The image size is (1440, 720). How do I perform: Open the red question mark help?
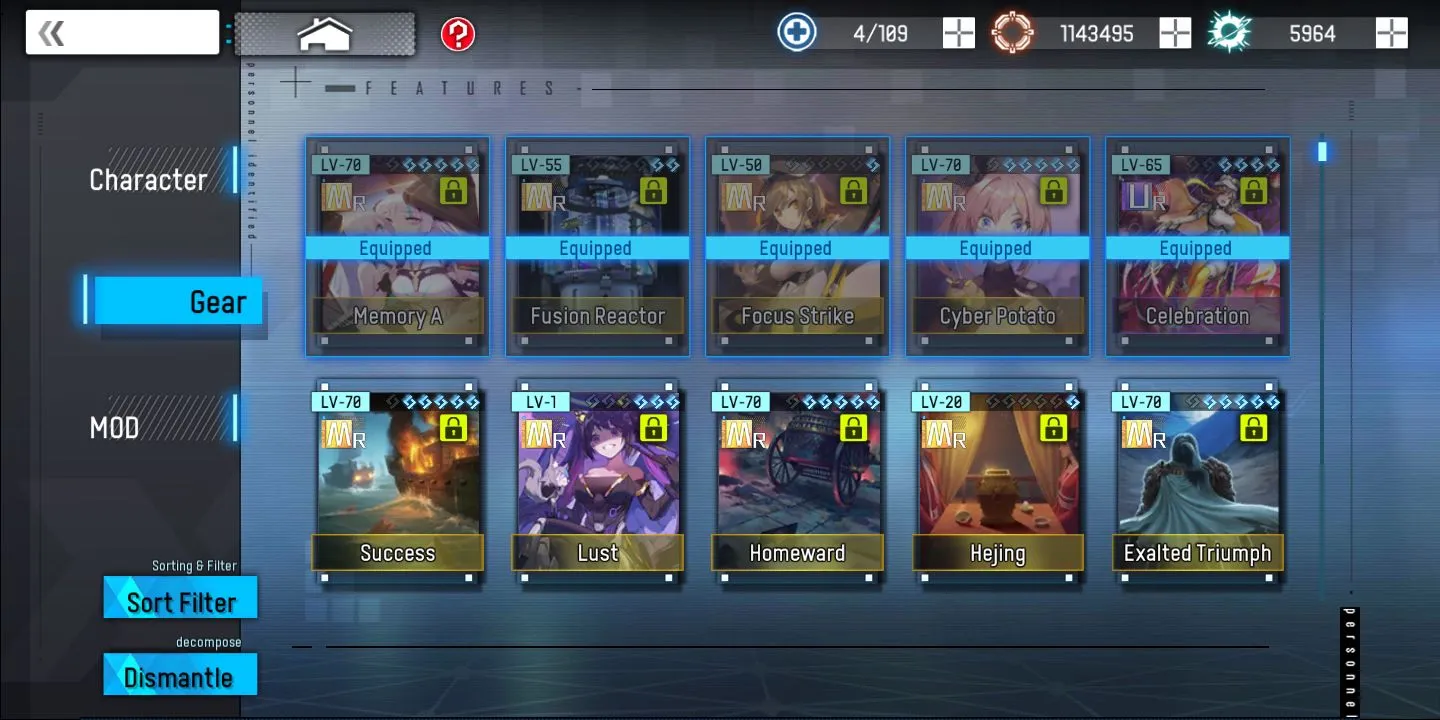[x=458, y=35]
